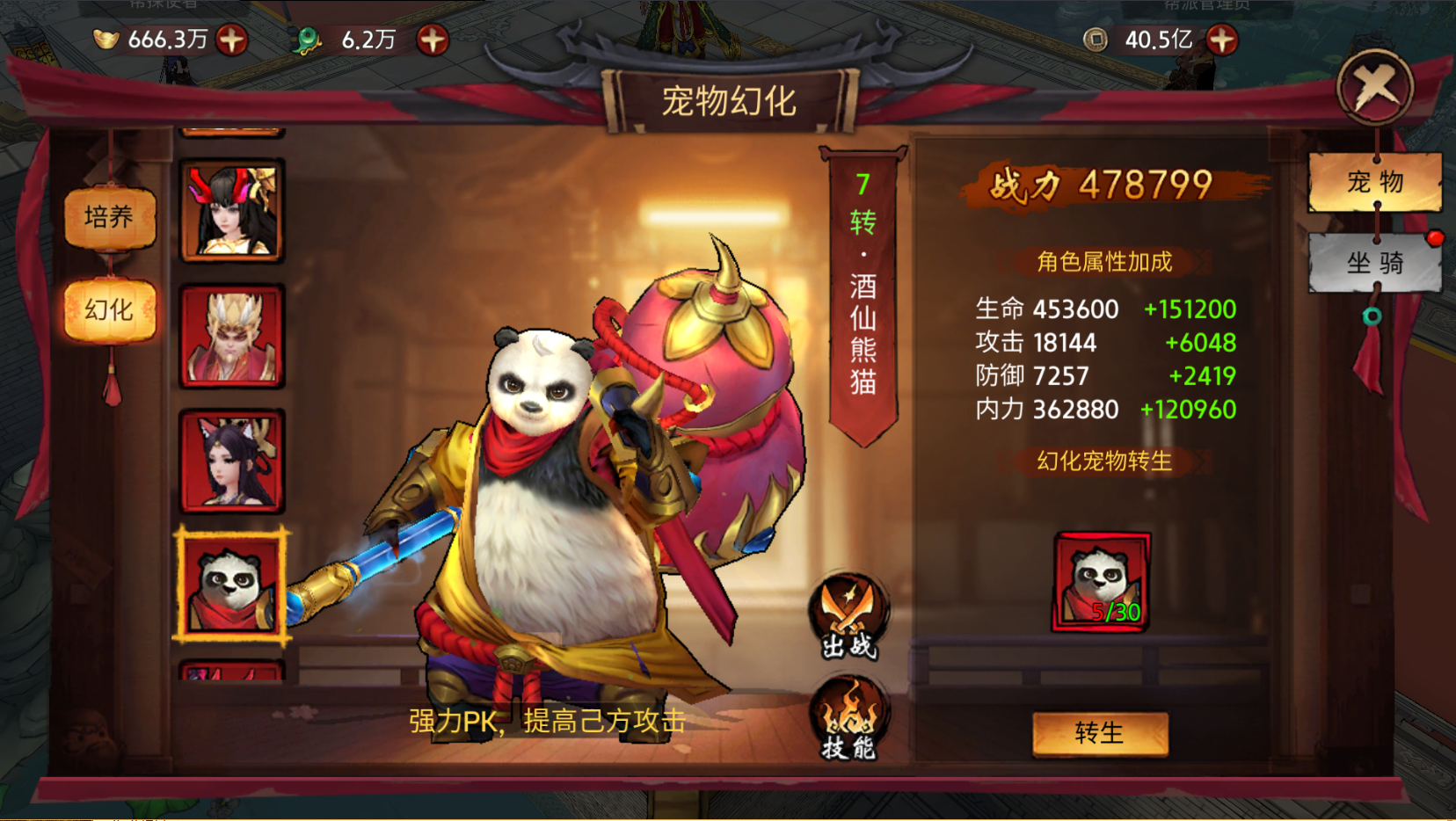Close the pet transformation window
Viewport: 1456px width, 821px height.
click(1374, 87)
